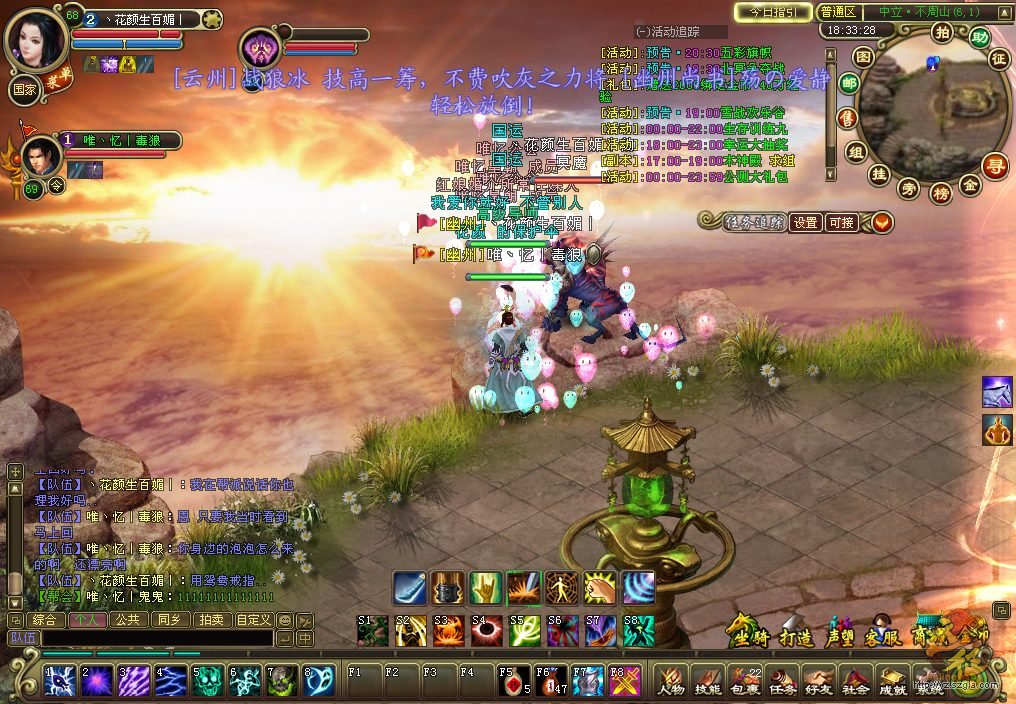The width and height of the screenshot is (1016, 704).
Task: Open the 技能 skills panel
Action: 708,680
